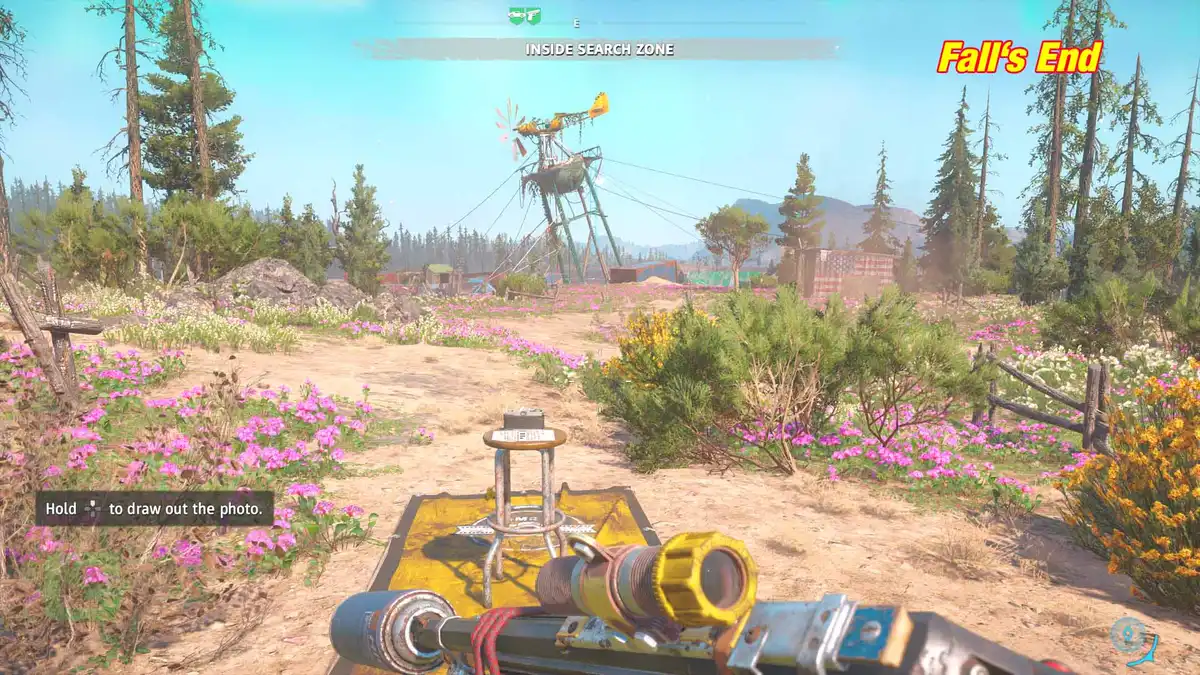Click the Inside Search Zone objective banner

click(599, 49)
